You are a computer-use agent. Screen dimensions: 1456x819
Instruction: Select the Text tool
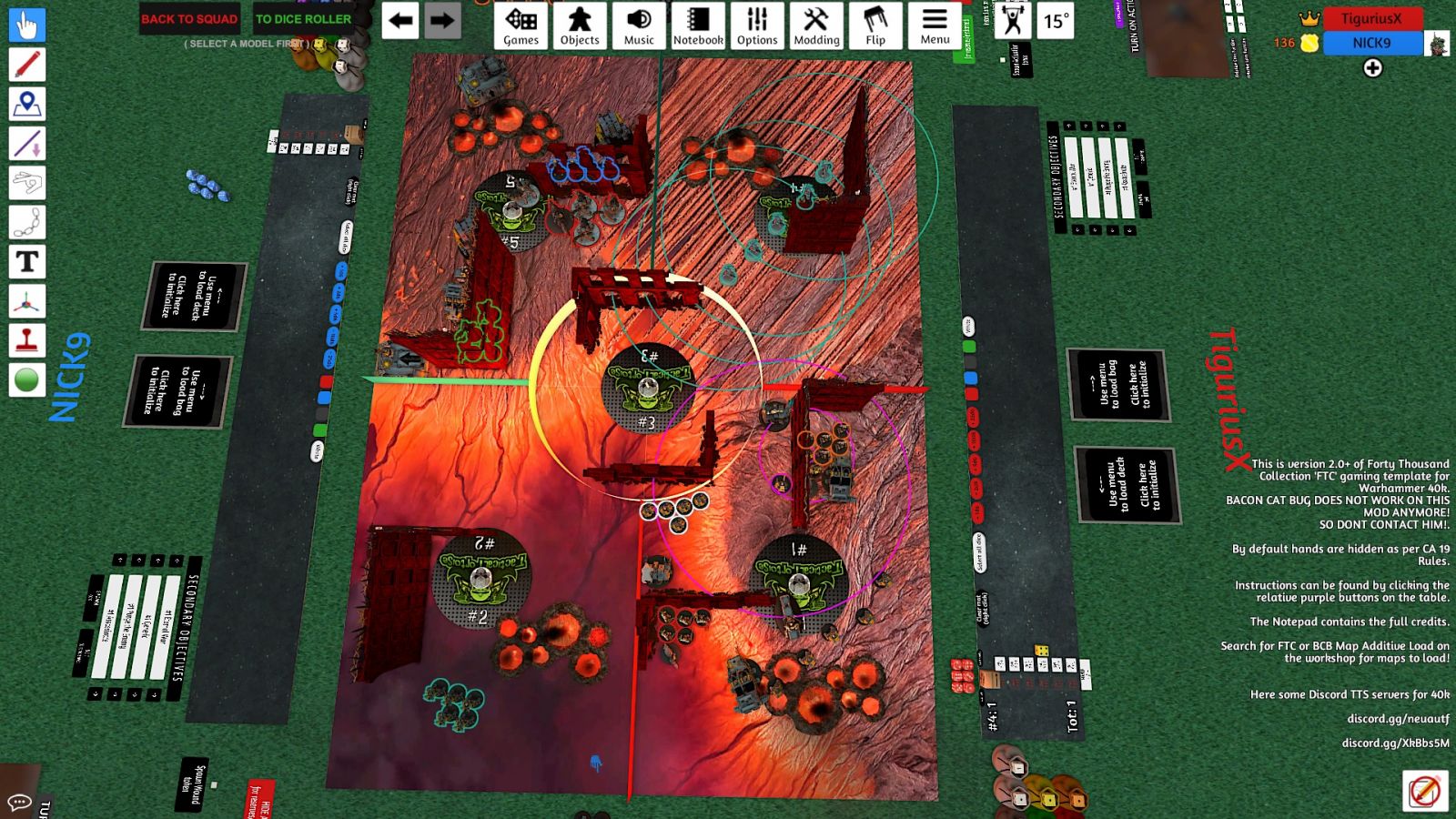pyautogui.click(x=27, y=262)
